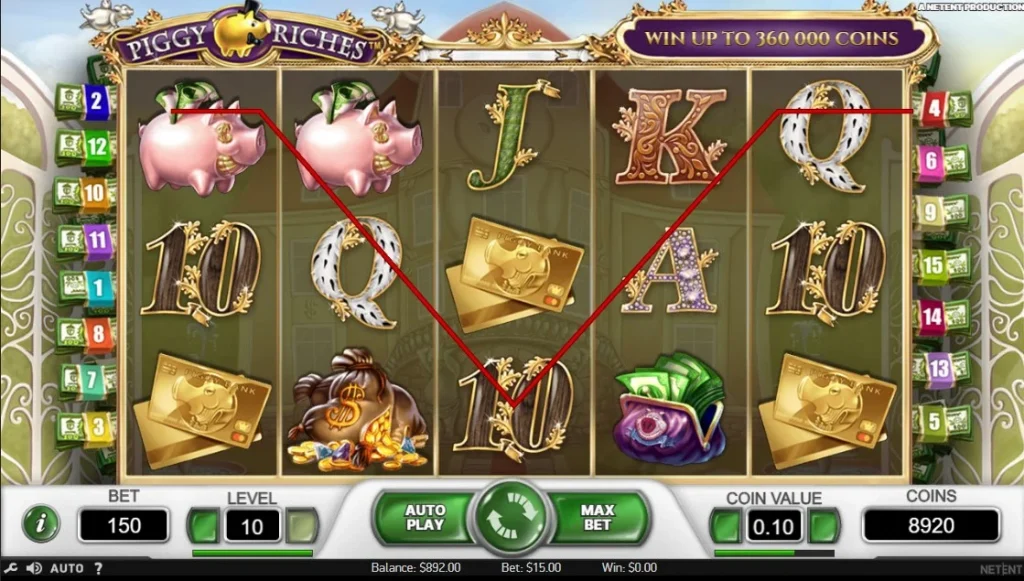Decrease the bet level
This screenshot has width=1024, height=581.
[x=205, y=525]
